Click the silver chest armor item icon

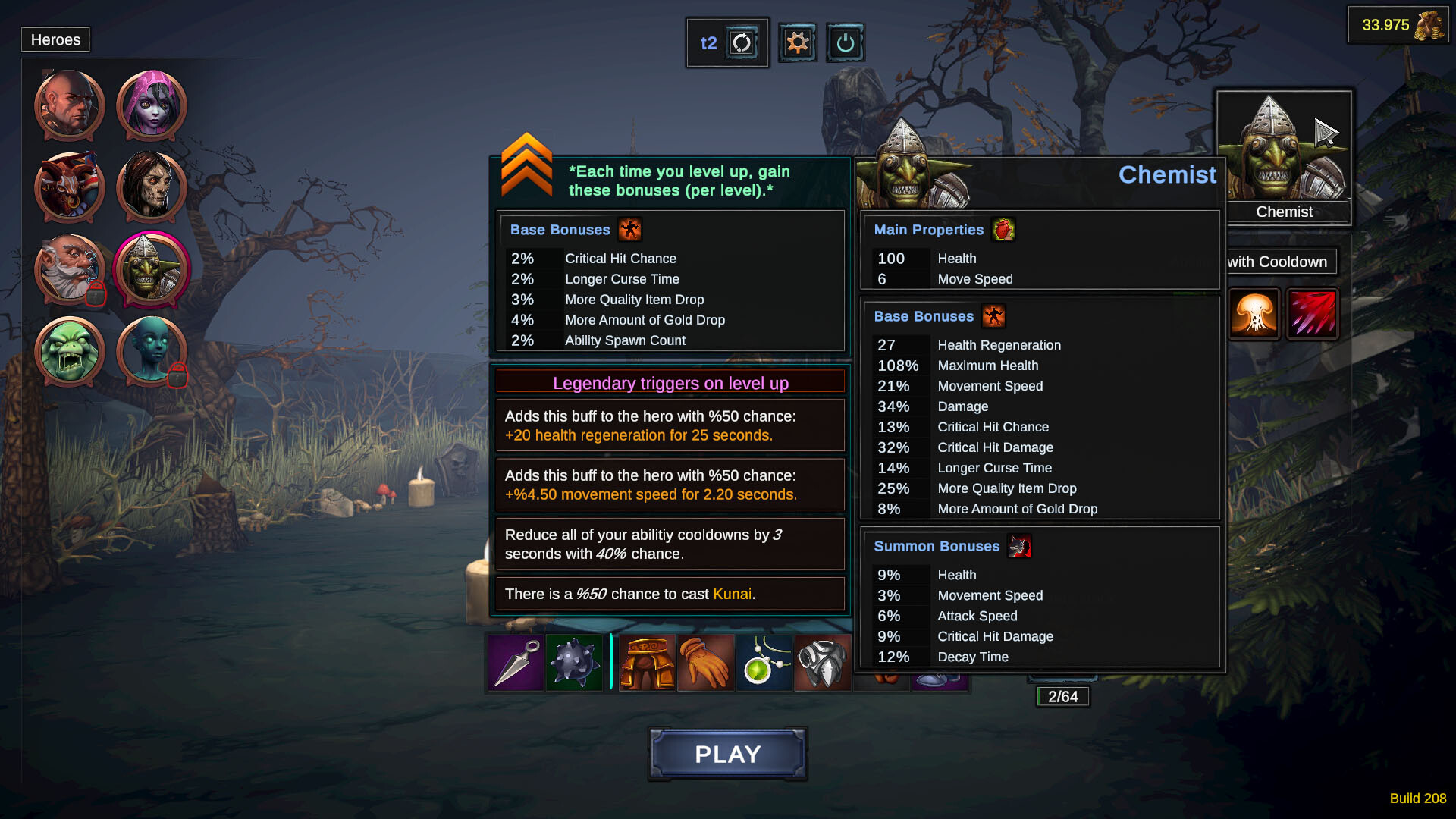pyautogui.click(x=824, y=664)
